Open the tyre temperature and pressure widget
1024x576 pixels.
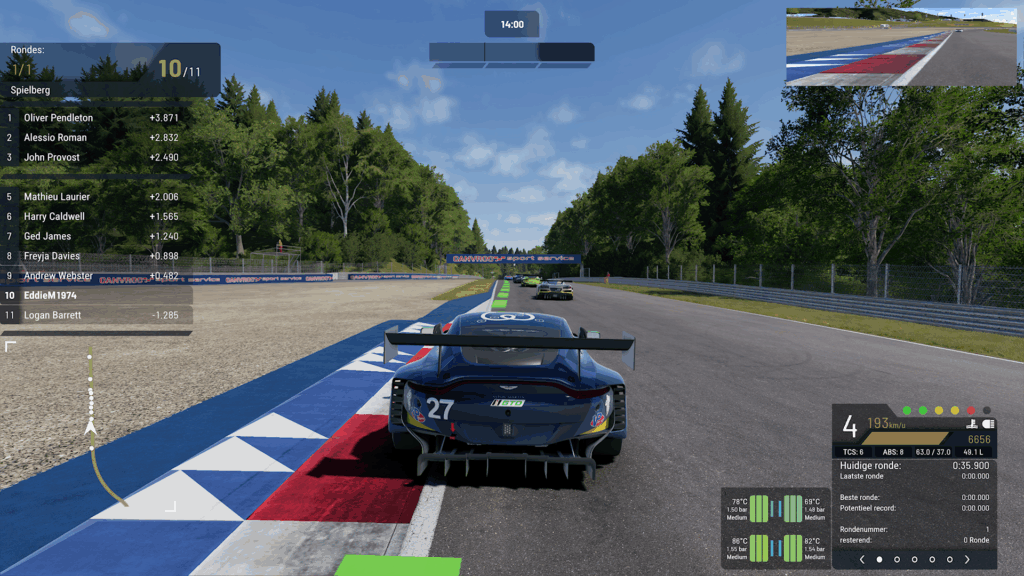click(776, 528)
